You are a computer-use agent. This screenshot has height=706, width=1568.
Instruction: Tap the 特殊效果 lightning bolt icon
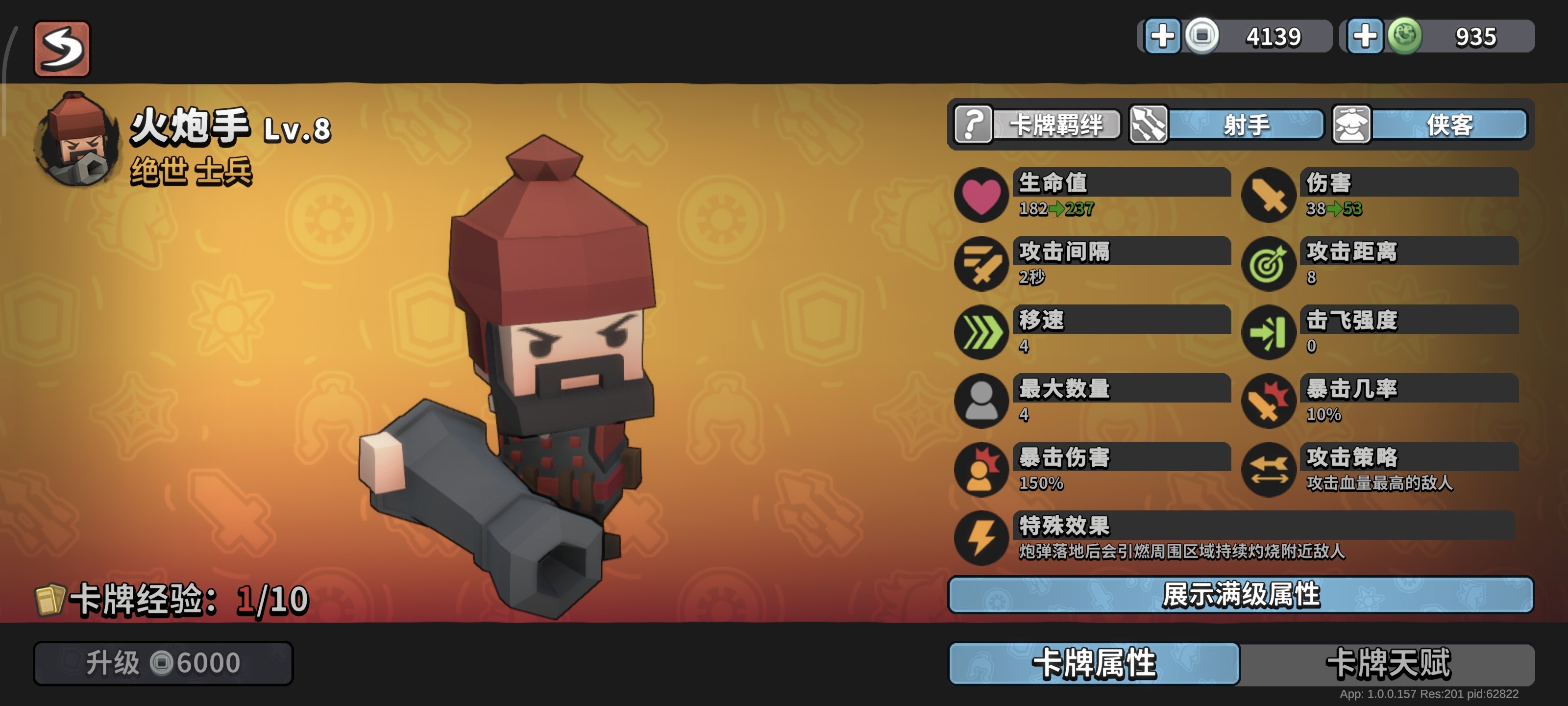point(981,538)
